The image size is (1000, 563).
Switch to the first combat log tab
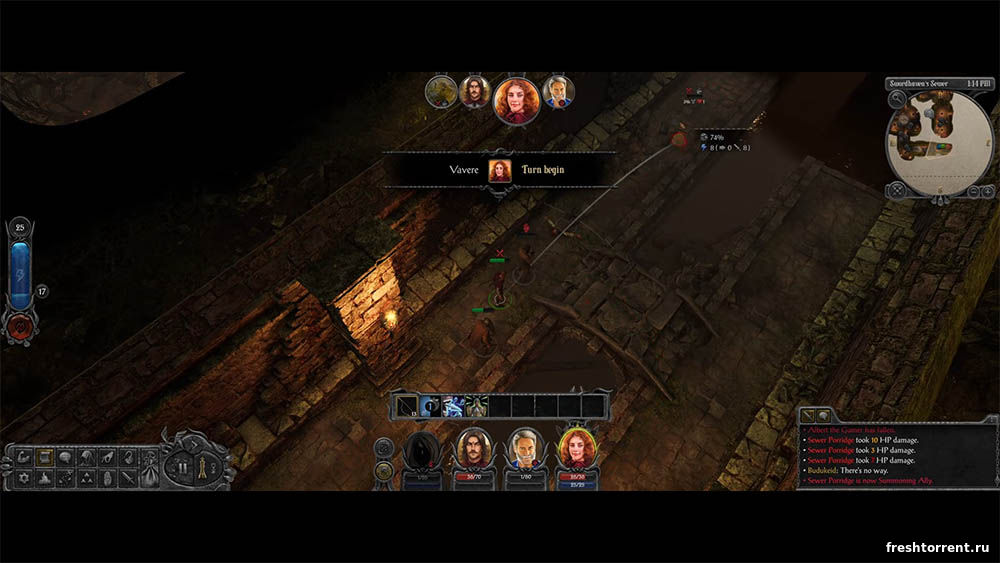click(809, 414)
